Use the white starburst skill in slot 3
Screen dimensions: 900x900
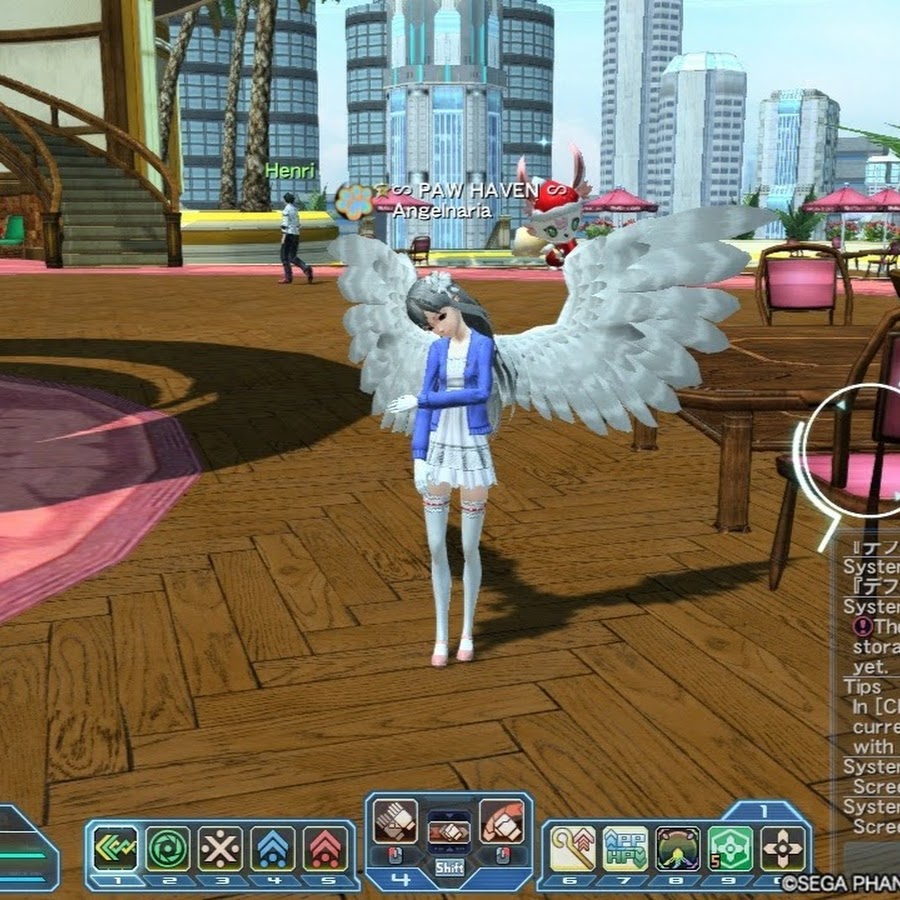(x=220, y=849)
